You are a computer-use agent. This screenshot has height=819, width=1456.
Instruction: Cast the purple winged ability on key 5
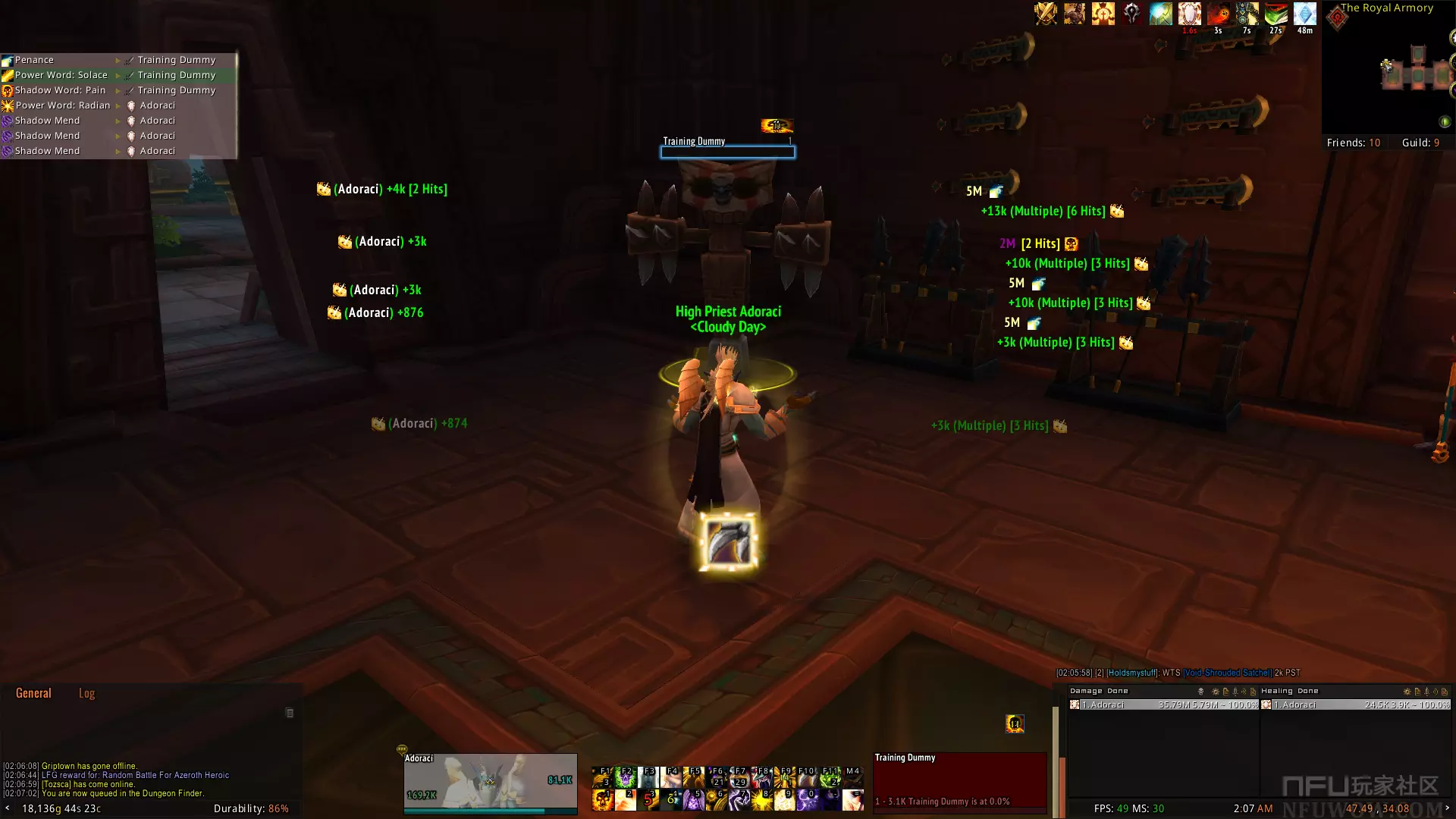click(x=693, y=799)
